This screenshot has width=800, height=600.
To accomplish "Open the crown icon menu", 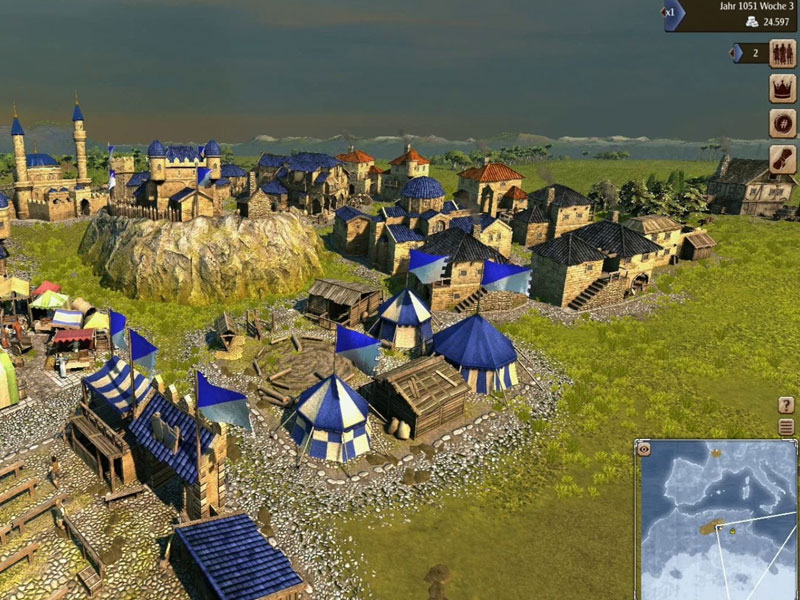I will [782, 88].
